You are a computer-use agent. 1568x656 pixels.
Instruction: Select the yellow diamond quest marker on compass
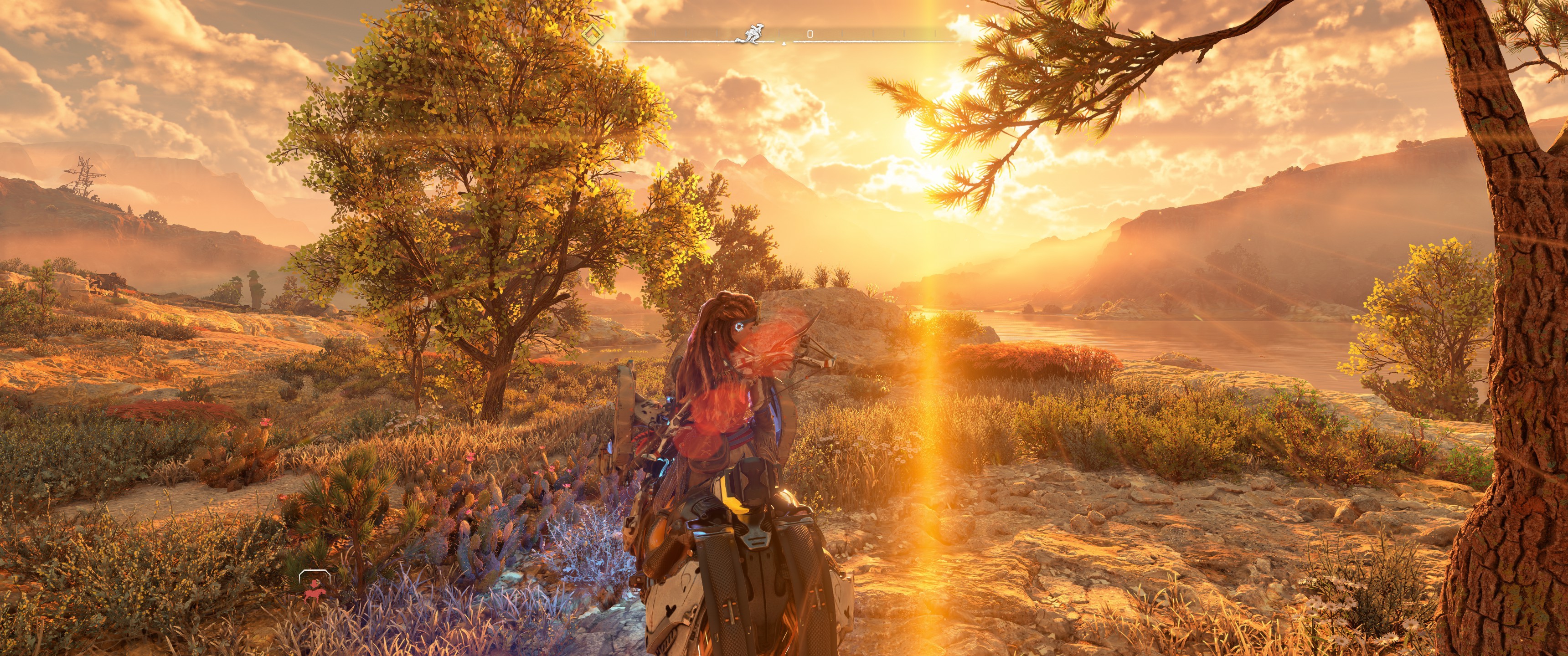pos(591,34)
